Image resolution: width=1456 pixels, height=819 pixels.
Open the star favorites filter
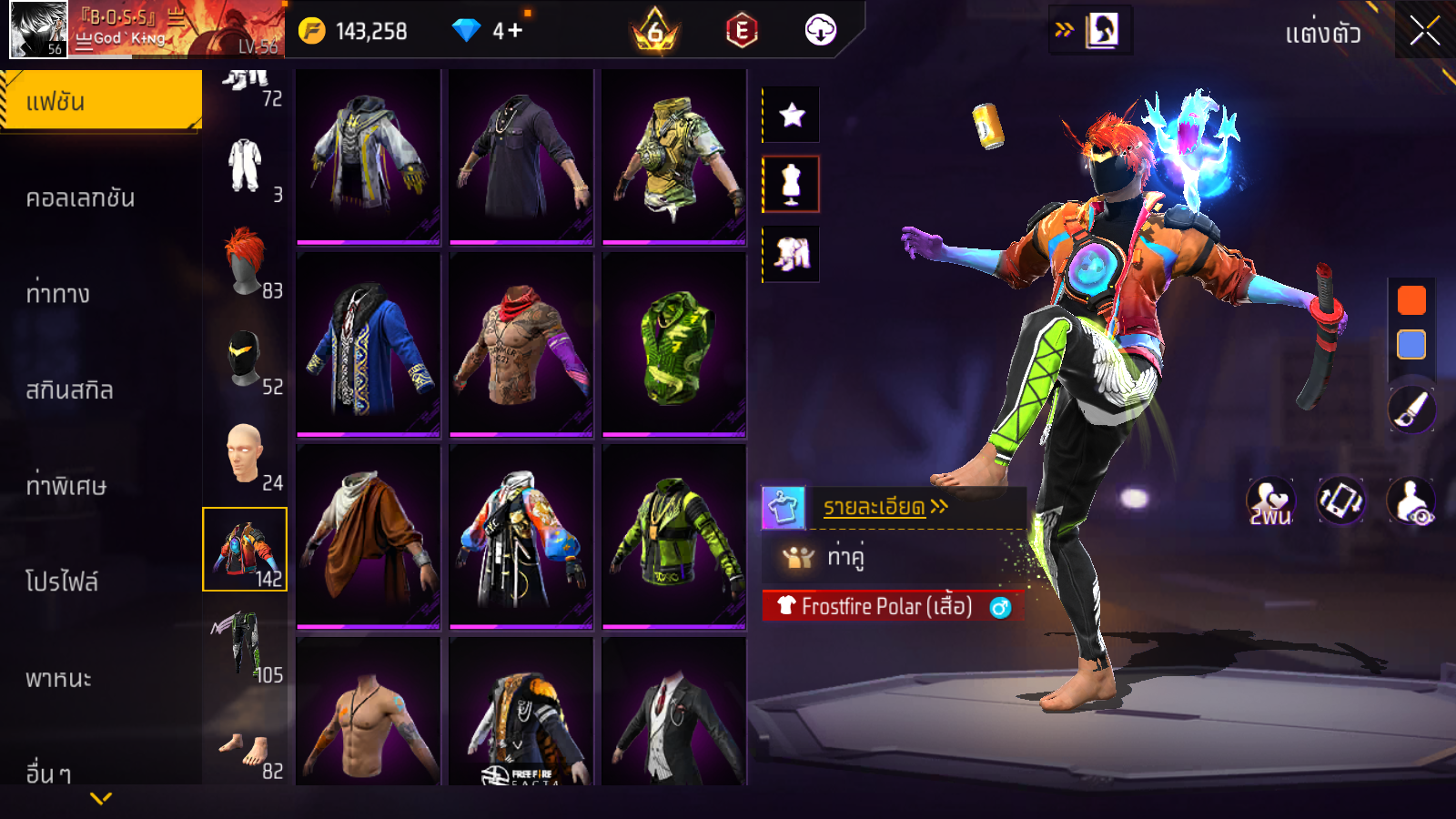(x=792, y=115)
